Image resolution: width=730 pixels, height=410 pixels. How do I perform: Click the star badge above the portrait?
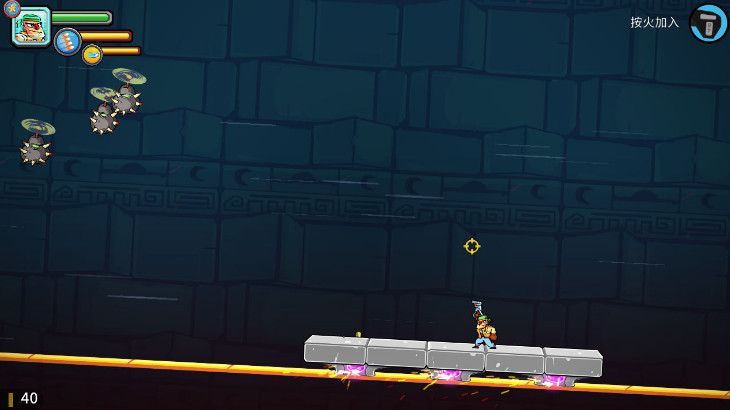[12, 9]
